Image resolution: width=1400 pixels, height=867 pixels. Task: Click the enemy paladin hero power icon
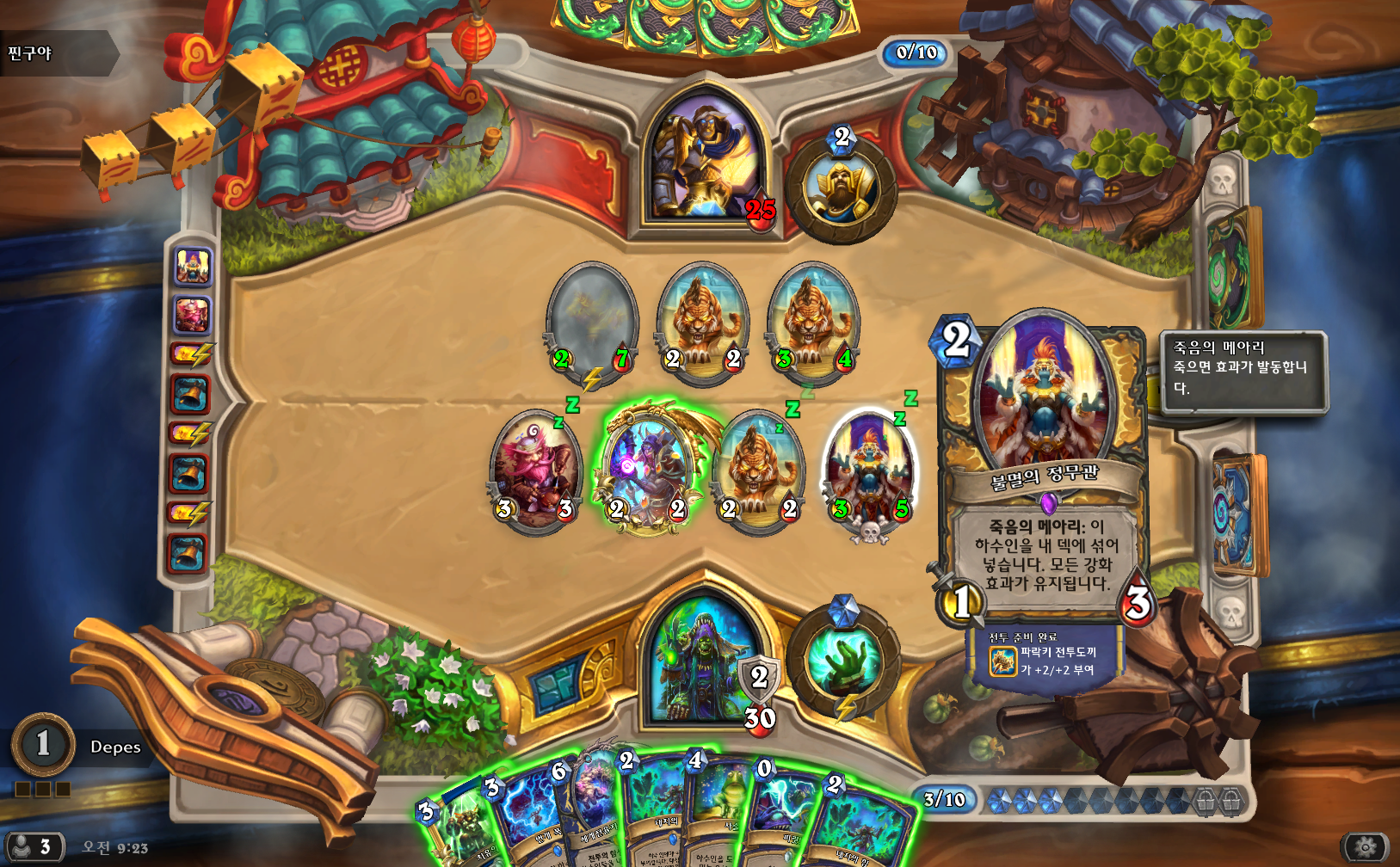(x=841, y=188)
